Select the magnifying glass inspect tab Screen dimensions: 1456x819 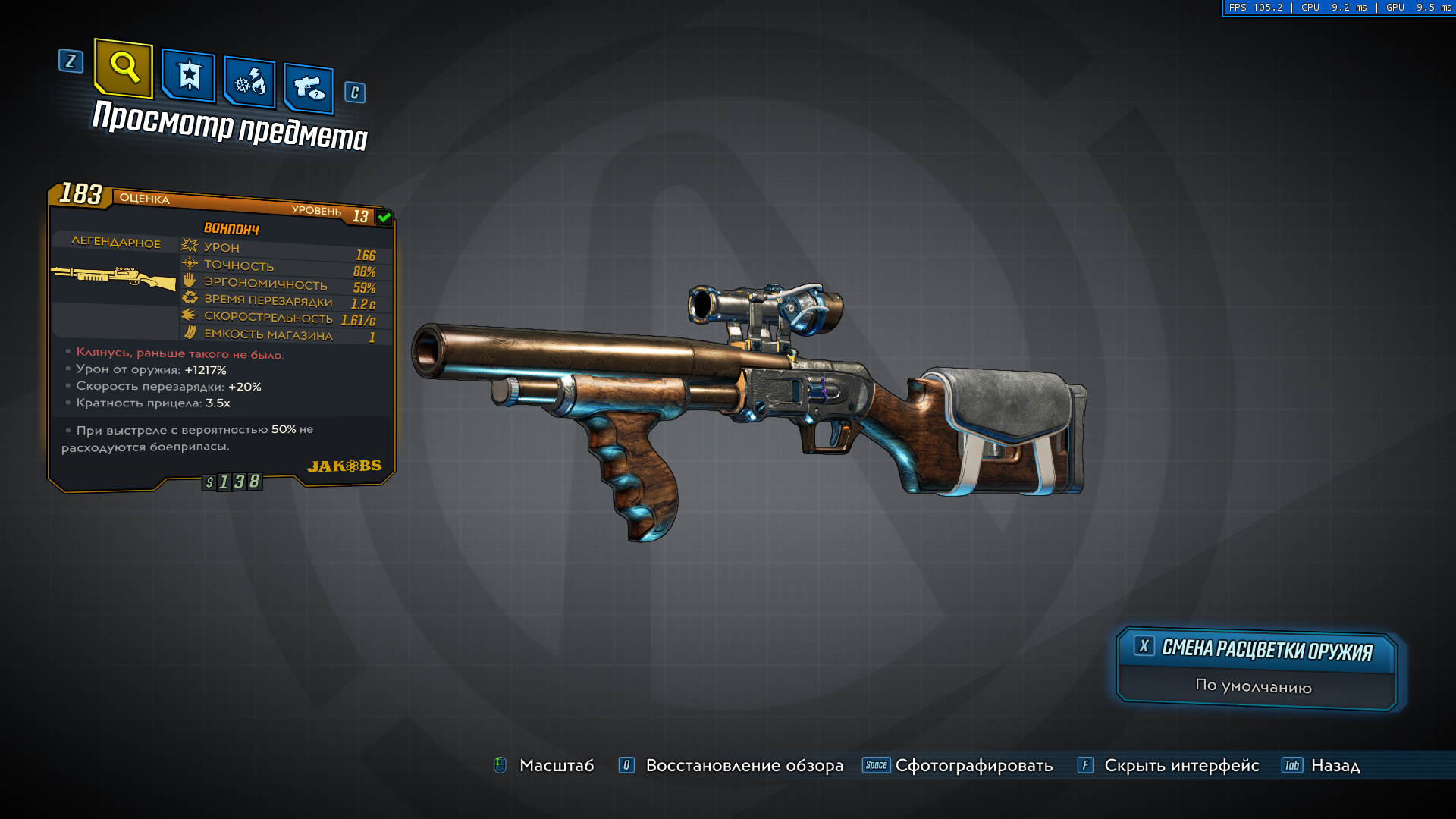pyautogui.click(x=124, y=68)
